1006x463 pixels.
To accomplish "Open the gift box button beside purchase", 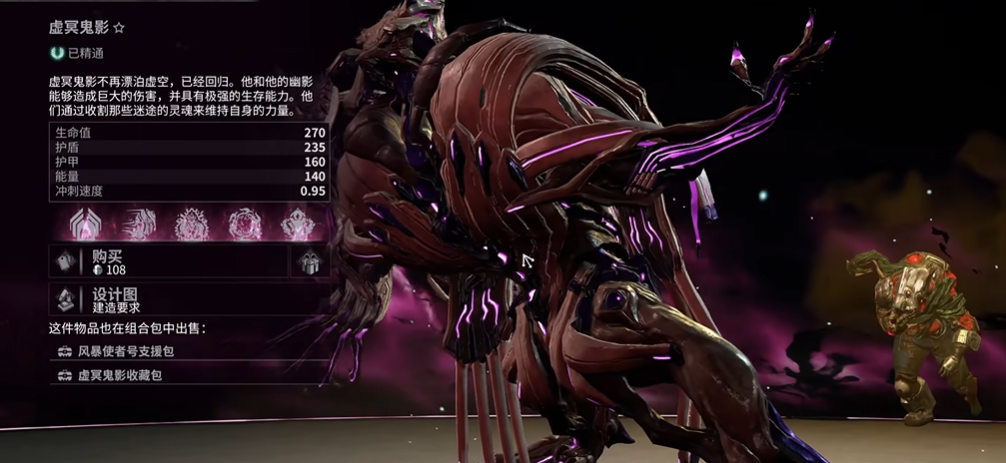I will (310, 262).
